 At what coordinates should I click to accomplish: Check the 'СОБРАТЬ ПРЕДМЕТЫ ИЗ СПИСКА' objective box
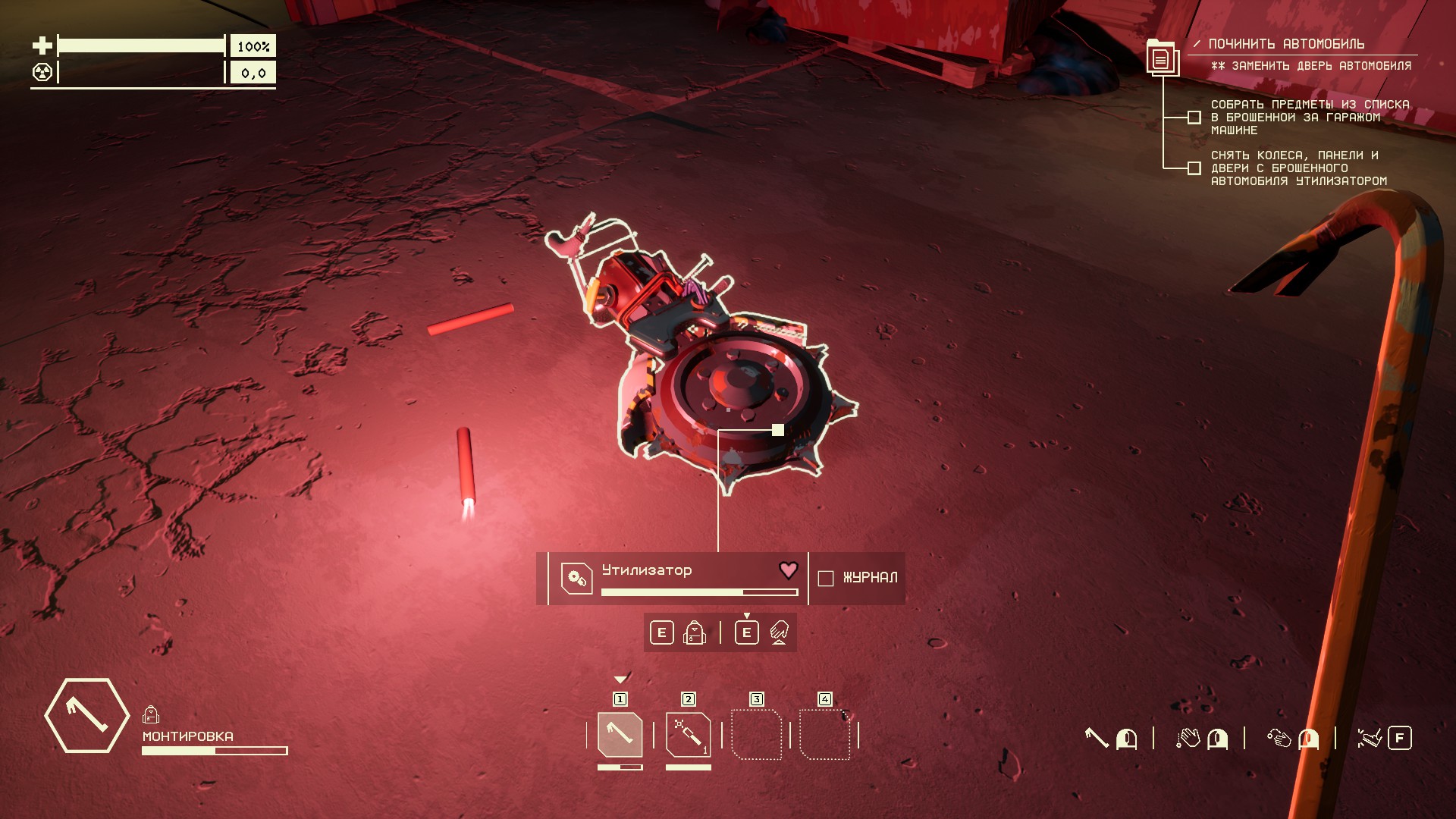click(x=1194, y=118)
